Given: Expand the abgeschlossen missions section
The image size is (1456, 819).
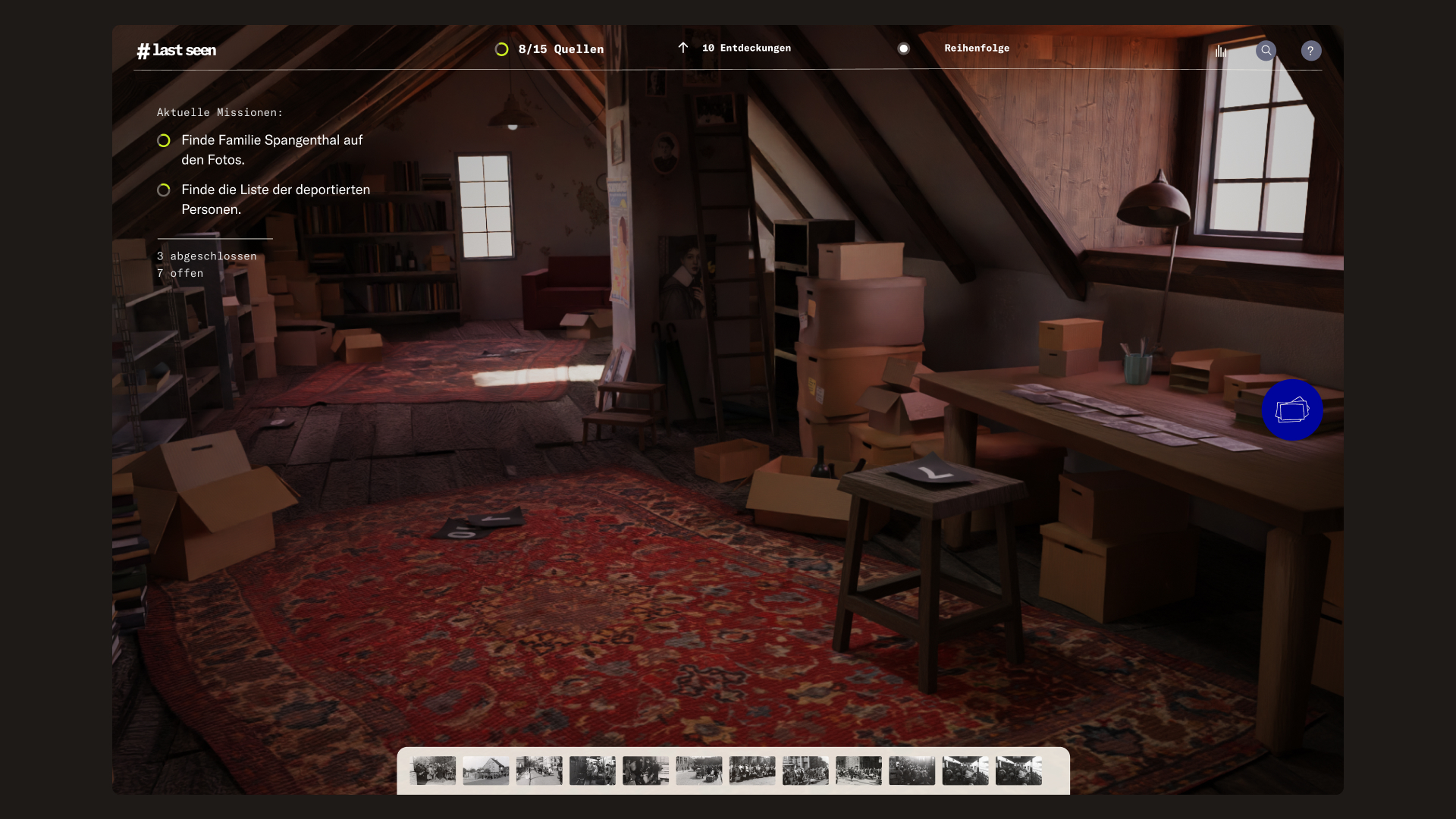Looking at the screenshot, I should (x=206, y=256).
